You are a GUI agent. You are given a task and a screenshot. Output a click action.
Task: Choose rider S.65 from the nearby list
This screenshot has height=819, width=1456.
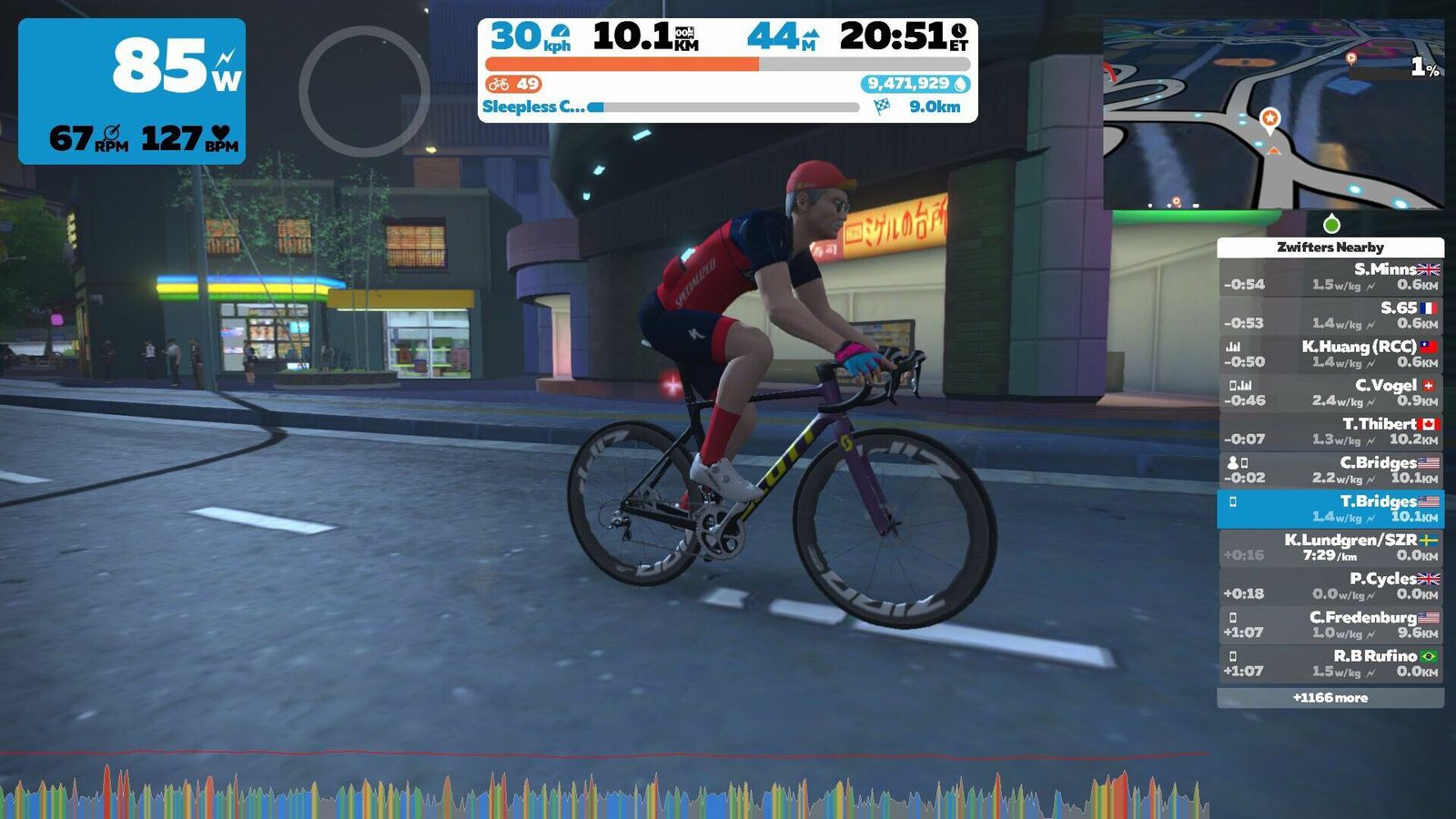tap(1330, 315)
